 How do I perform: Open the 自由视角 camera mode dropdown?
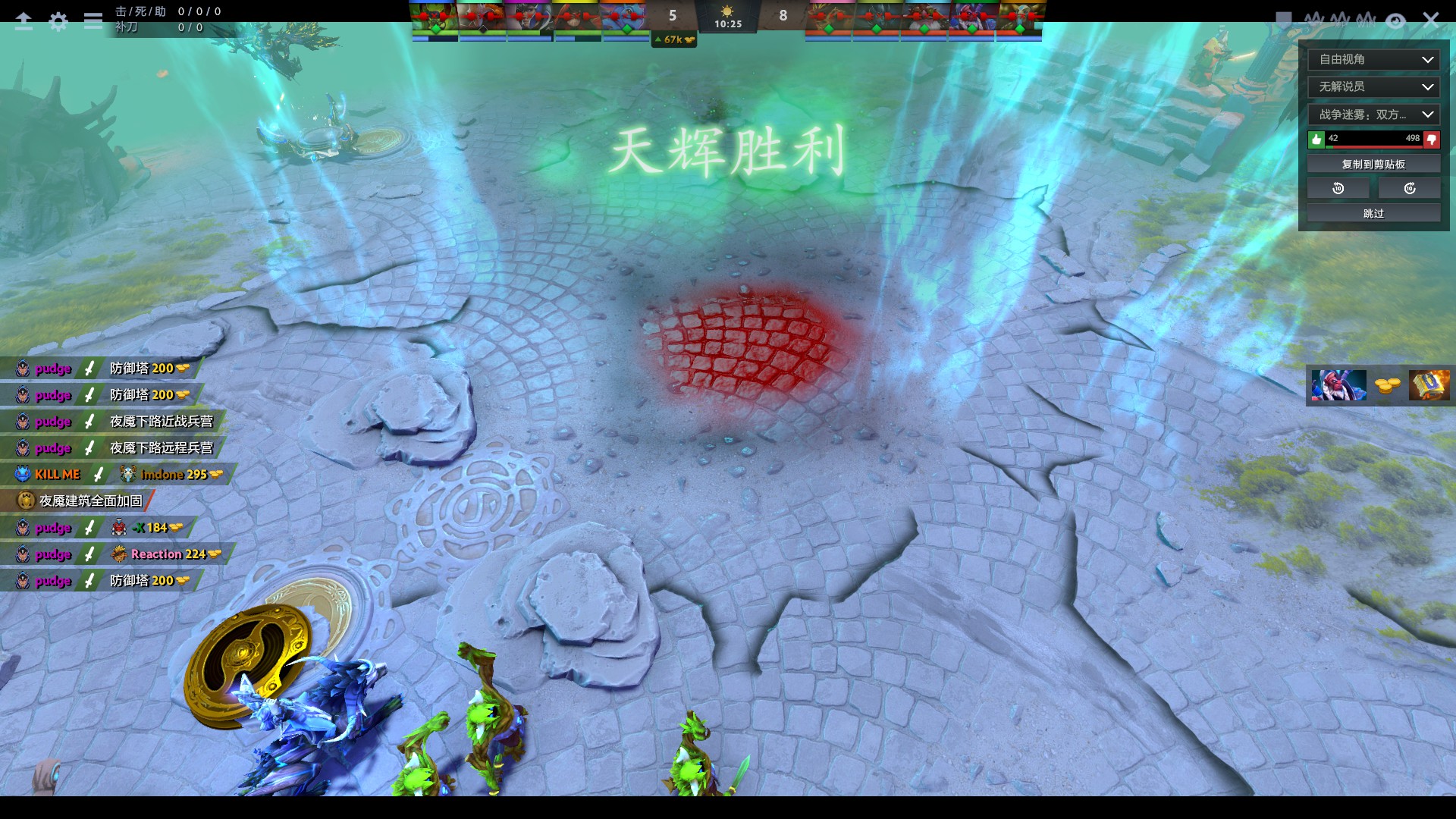[x=1373, y=59]
